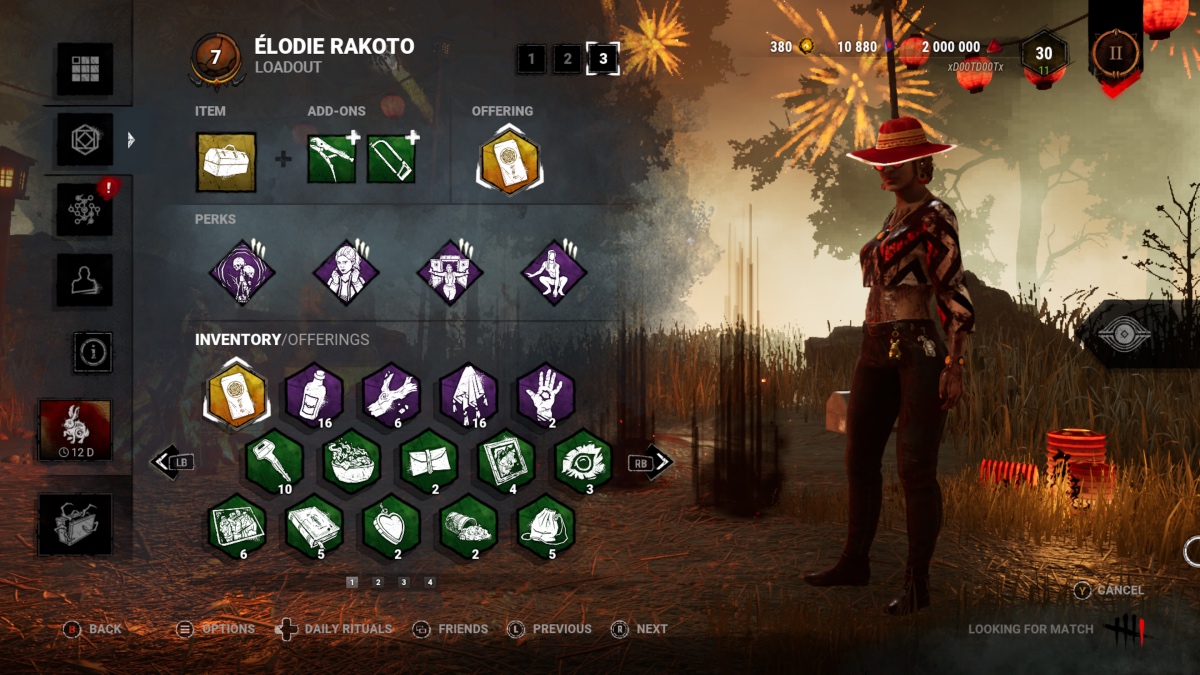Switch to loadout preset 2

tap(567, 59)
